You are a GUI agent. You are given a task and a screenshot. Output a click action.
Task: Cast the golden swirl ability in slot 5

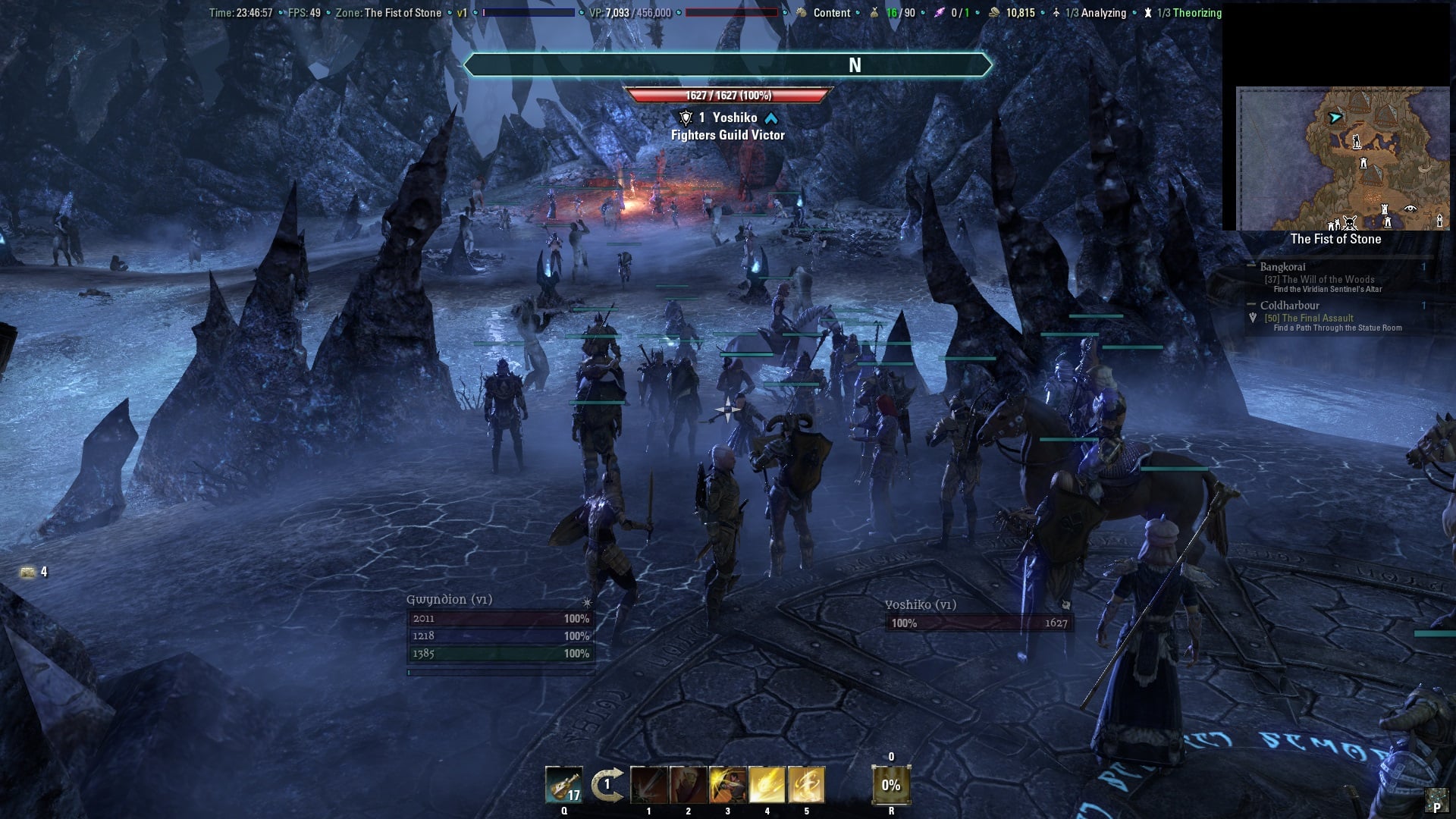(806, 785)
